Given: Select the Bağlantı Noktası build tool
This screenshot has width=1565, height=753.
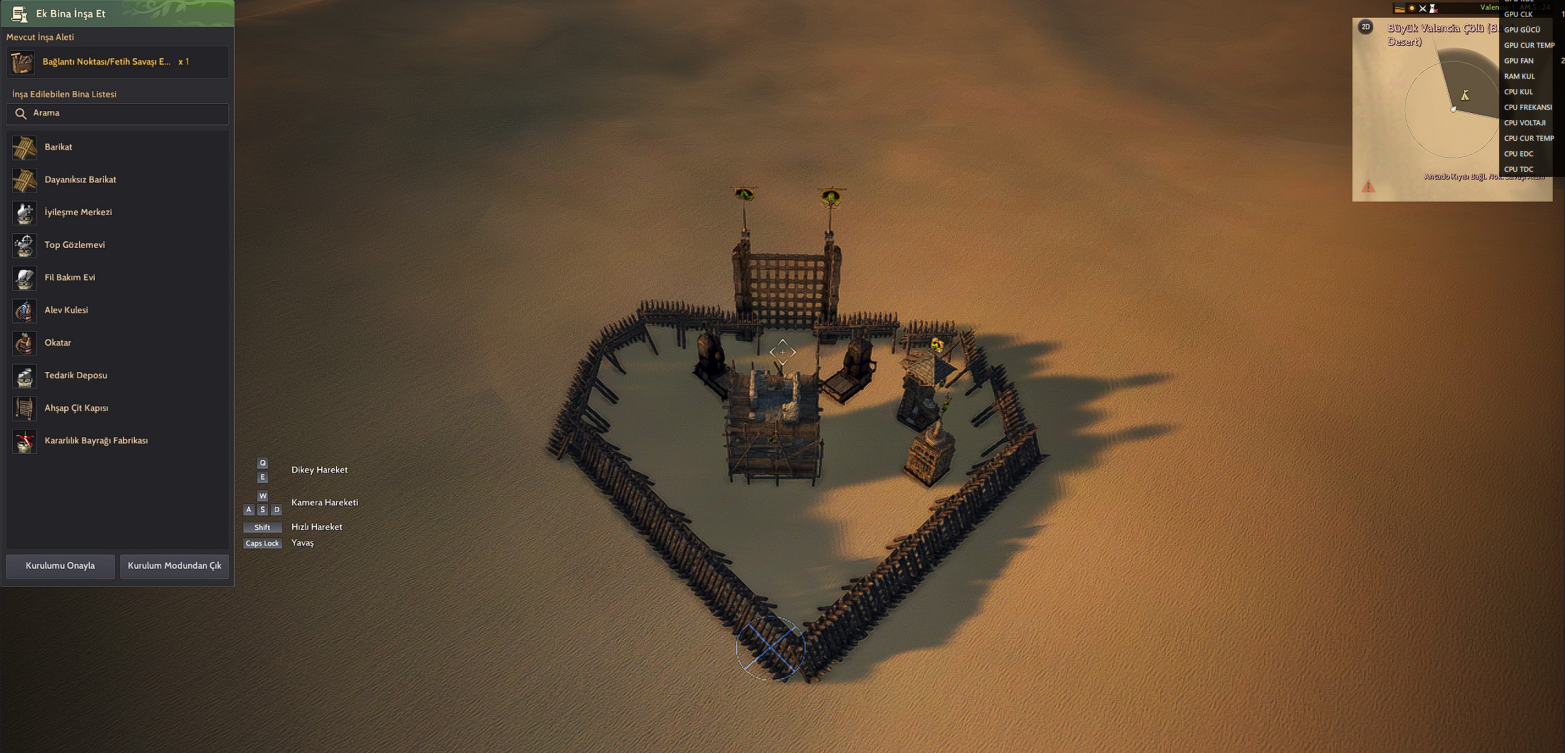Looking at the screenshot, I should tap(106, 62).
